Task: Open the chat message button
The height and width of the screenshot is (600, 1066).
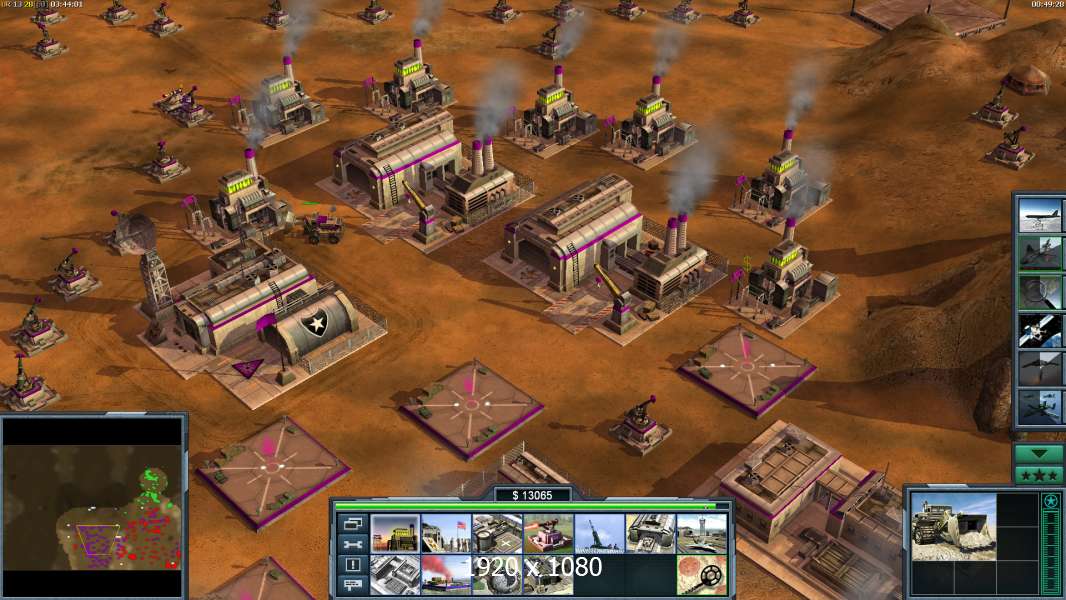Action: [x=353, y=586]
